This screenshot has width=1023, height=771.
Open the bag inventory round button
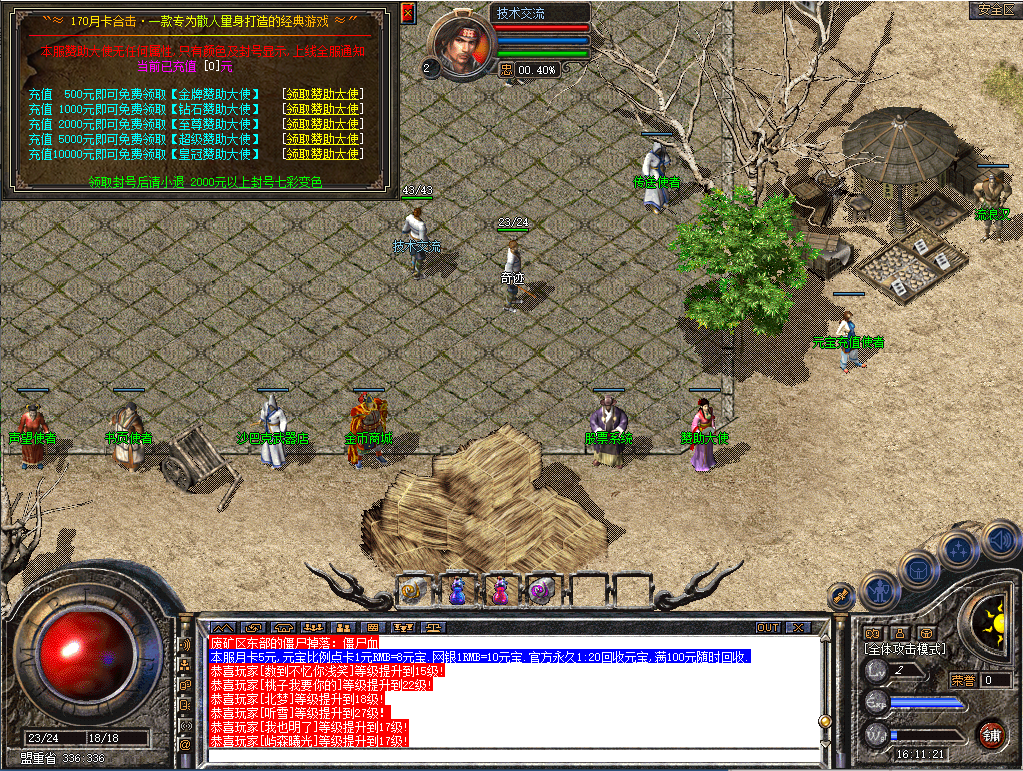pos(918,570)
